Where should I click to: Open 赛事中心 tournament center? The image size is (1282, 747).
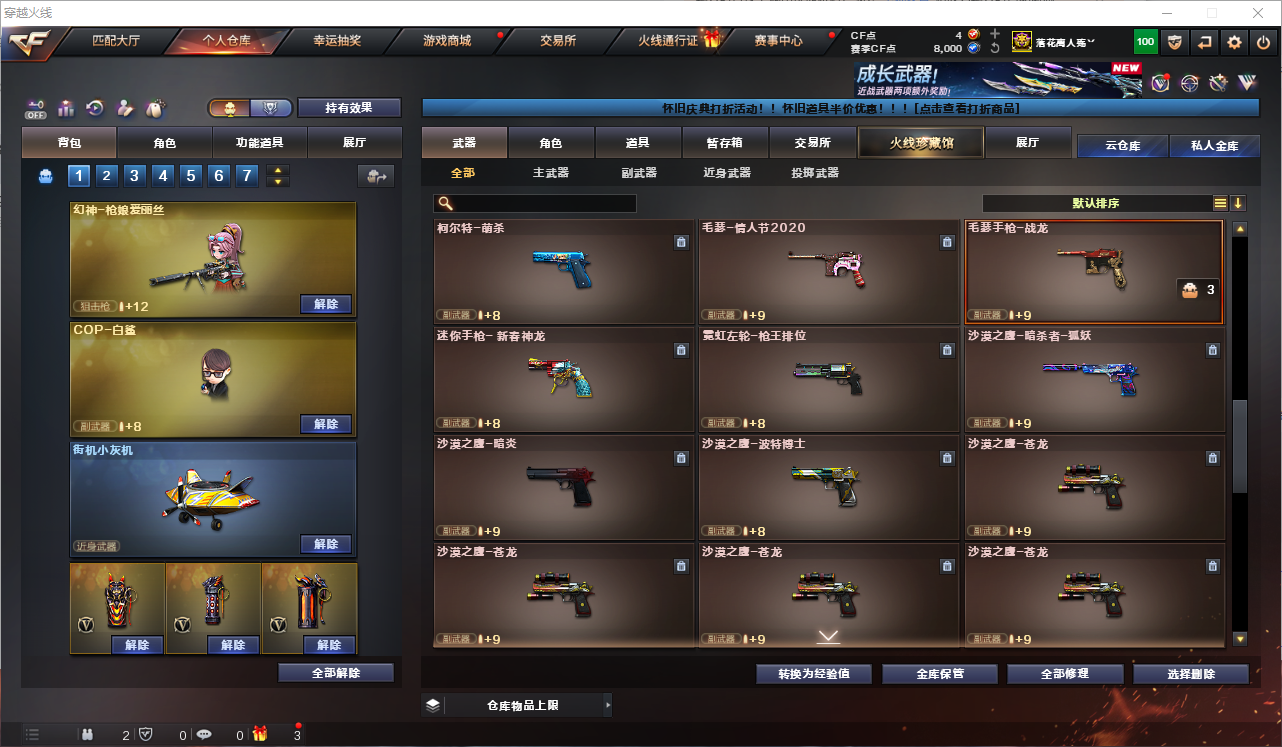778,41
